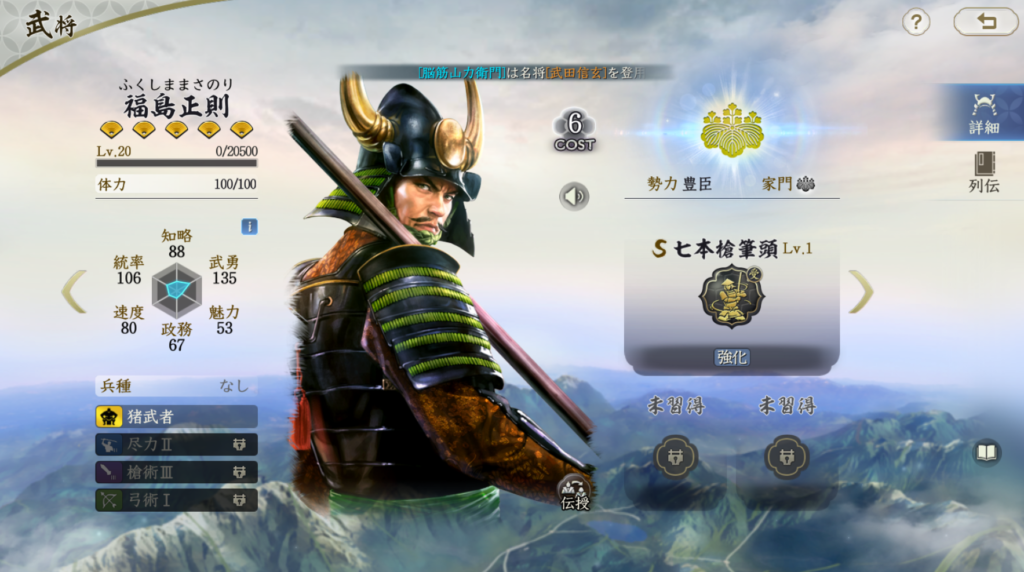Tap the 強化 enhance button
This screenshot has width=1024, height=572.
[732, 357]
